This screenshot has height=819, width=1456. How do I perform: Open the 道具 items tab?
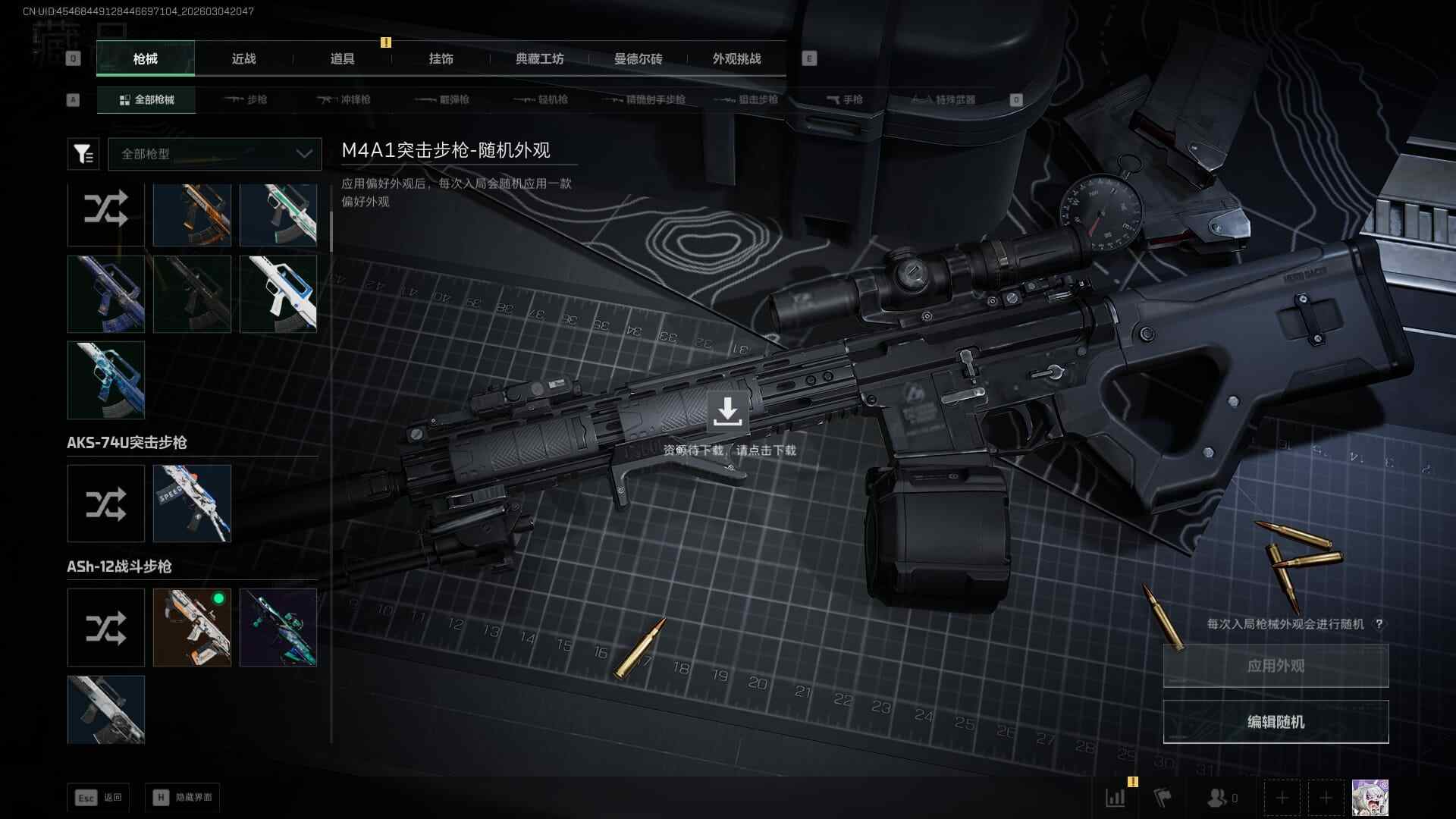(x=342, y=59)
